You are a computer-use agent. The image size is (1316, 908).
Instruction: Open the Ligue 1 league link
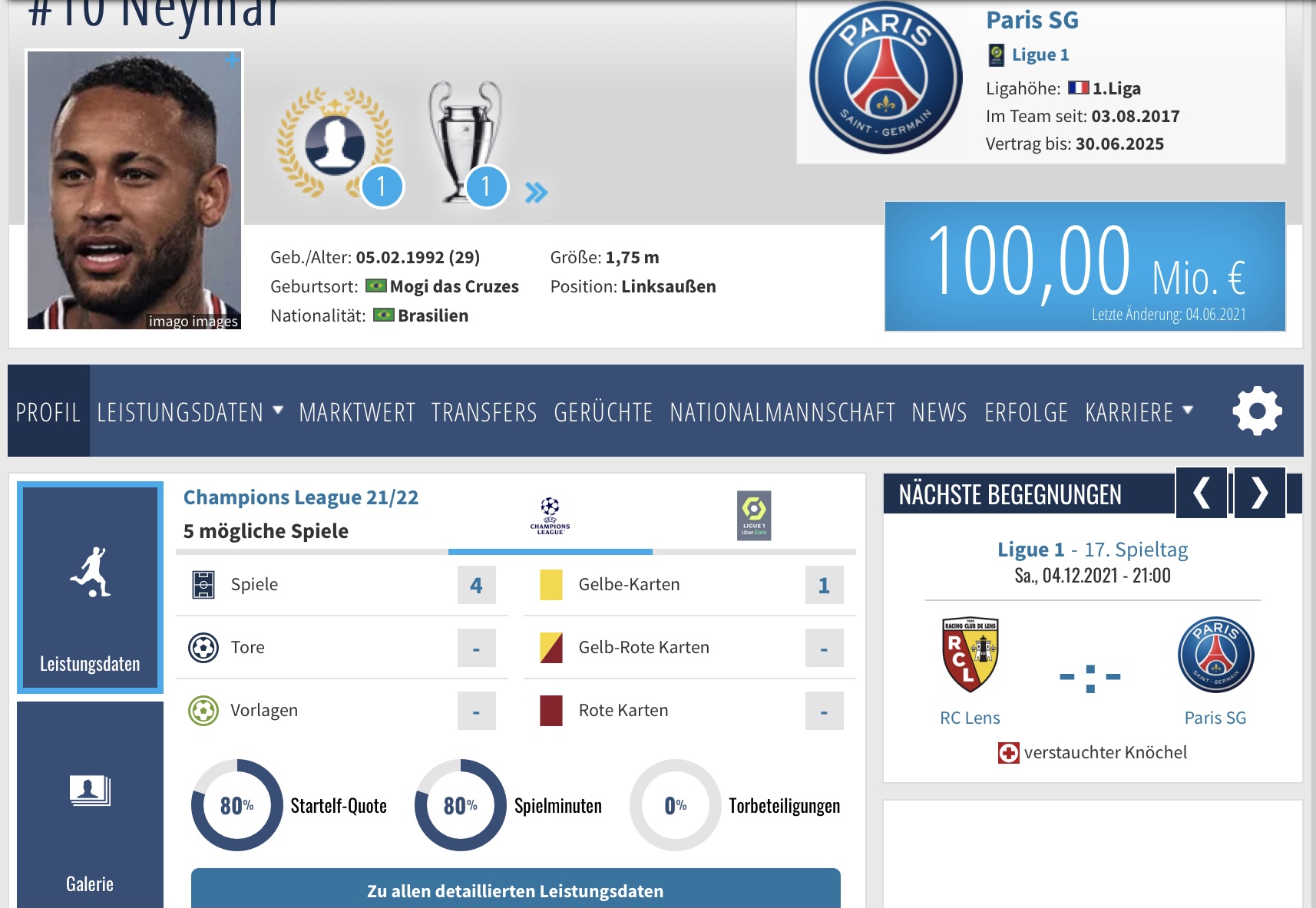(1040, 54)
